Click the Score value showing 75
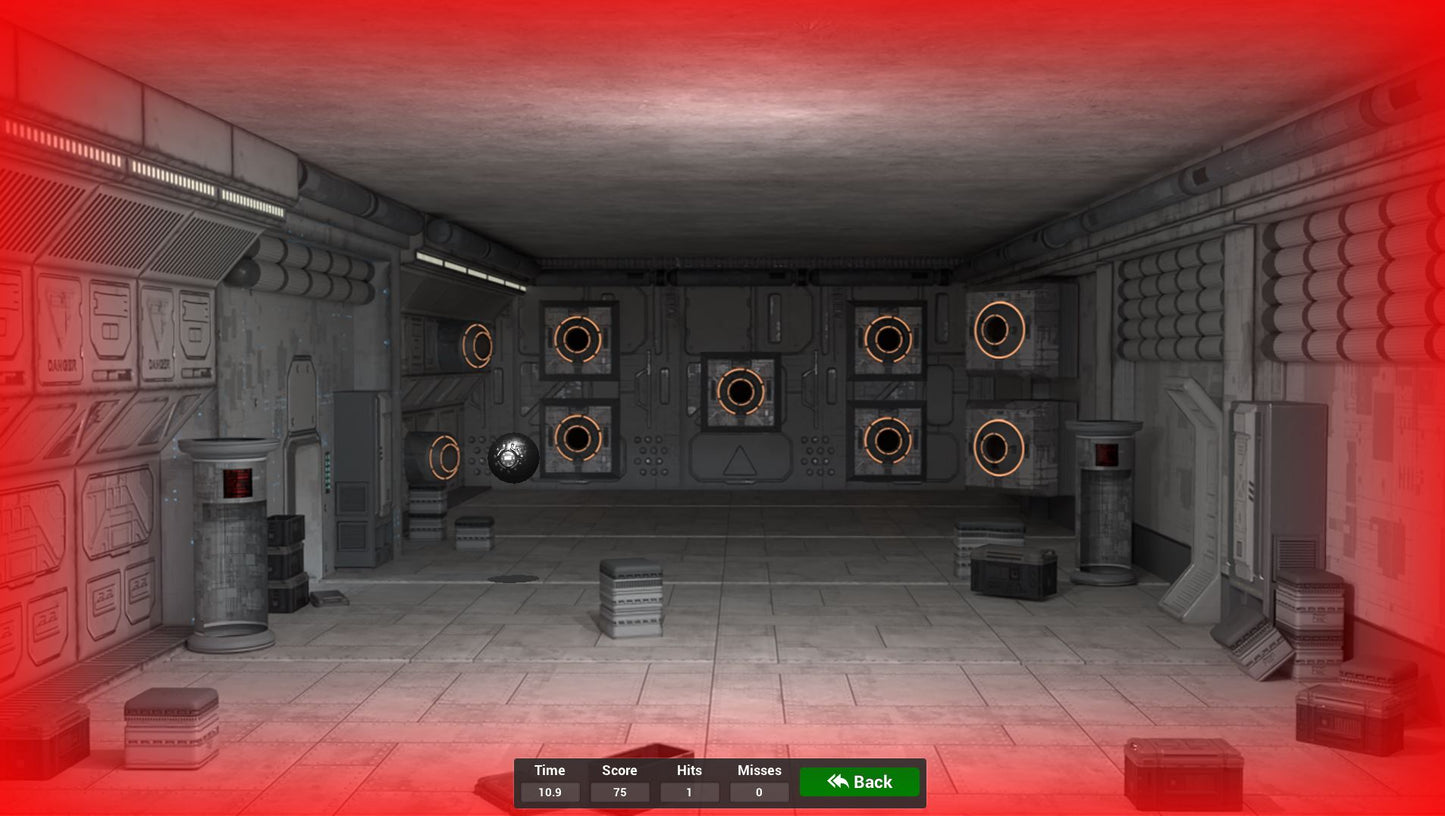This screenshot has height=816, width=1445. click(619, 792)
